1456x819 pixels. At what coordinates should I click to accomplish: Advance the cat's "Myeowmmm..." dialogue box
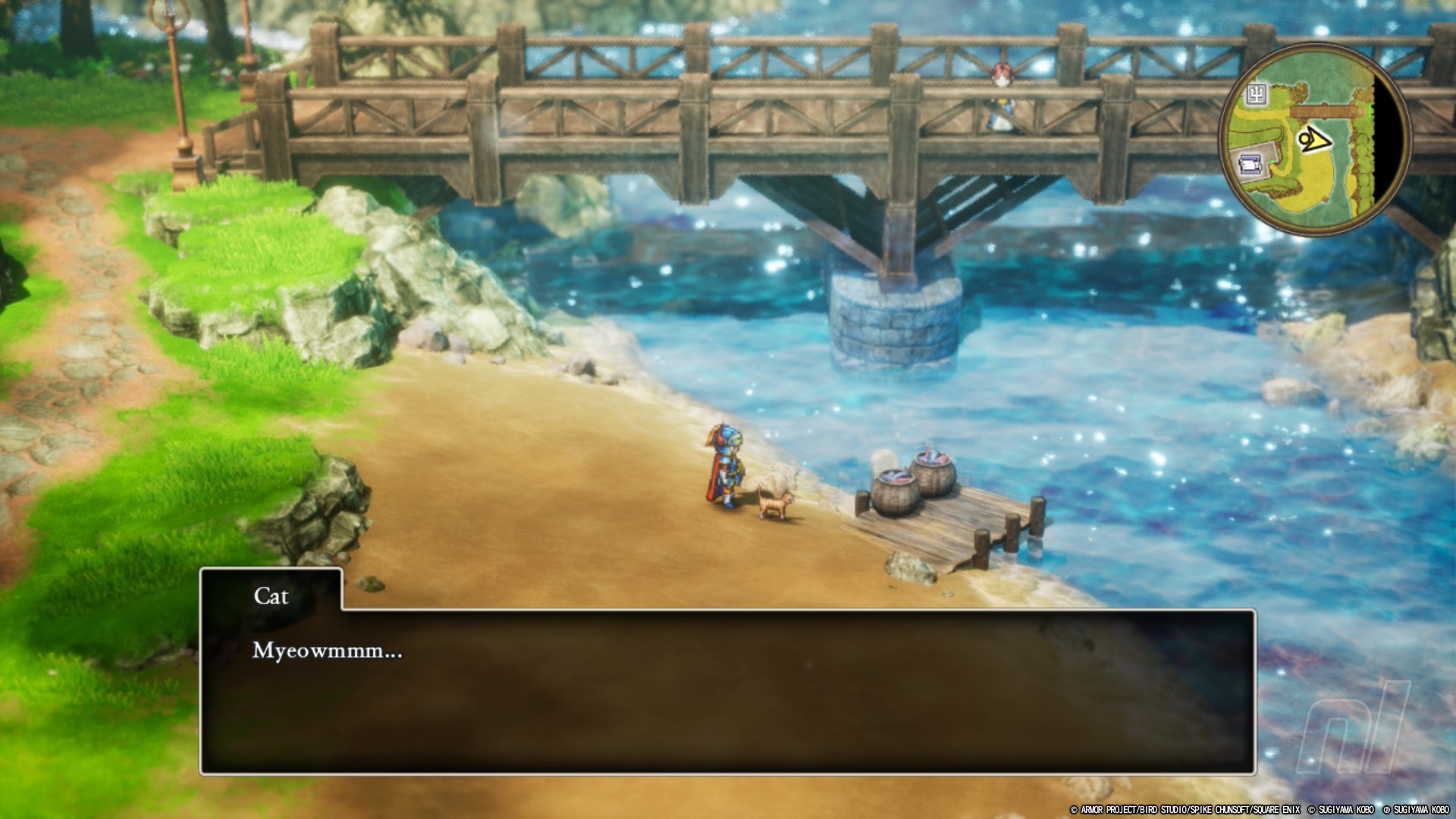(726, 691)
